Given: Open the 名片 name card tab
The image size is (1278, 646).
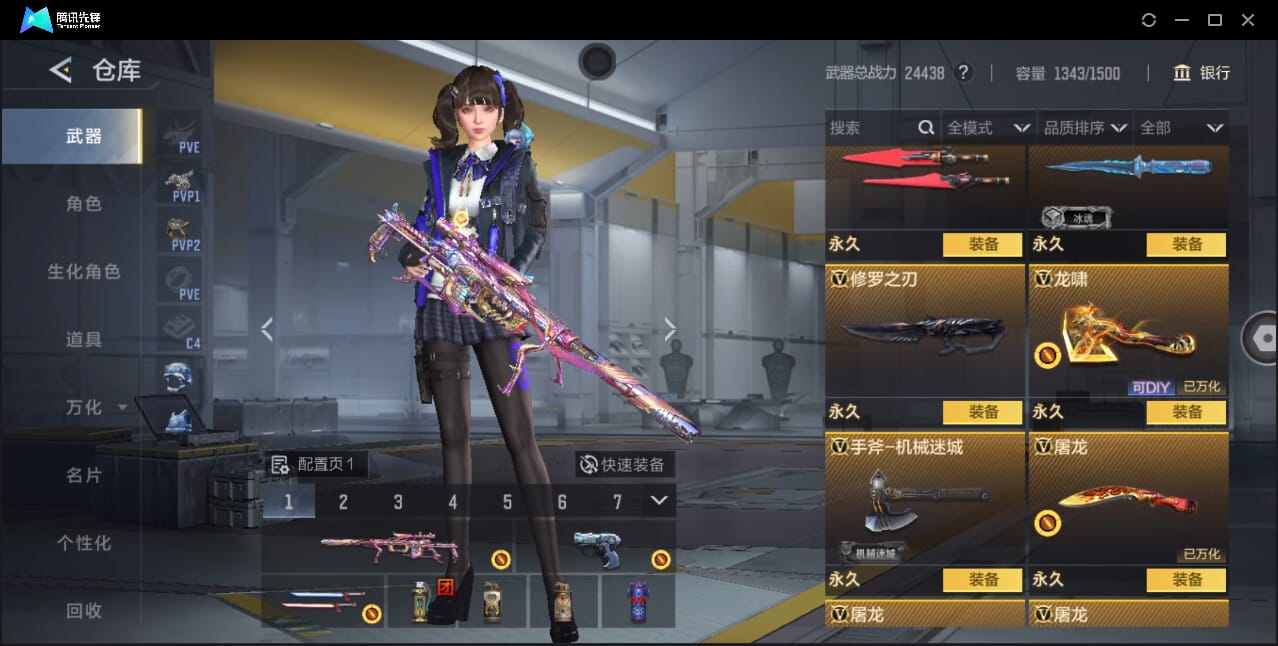Looking at the screenshot, I should [84, 475].
